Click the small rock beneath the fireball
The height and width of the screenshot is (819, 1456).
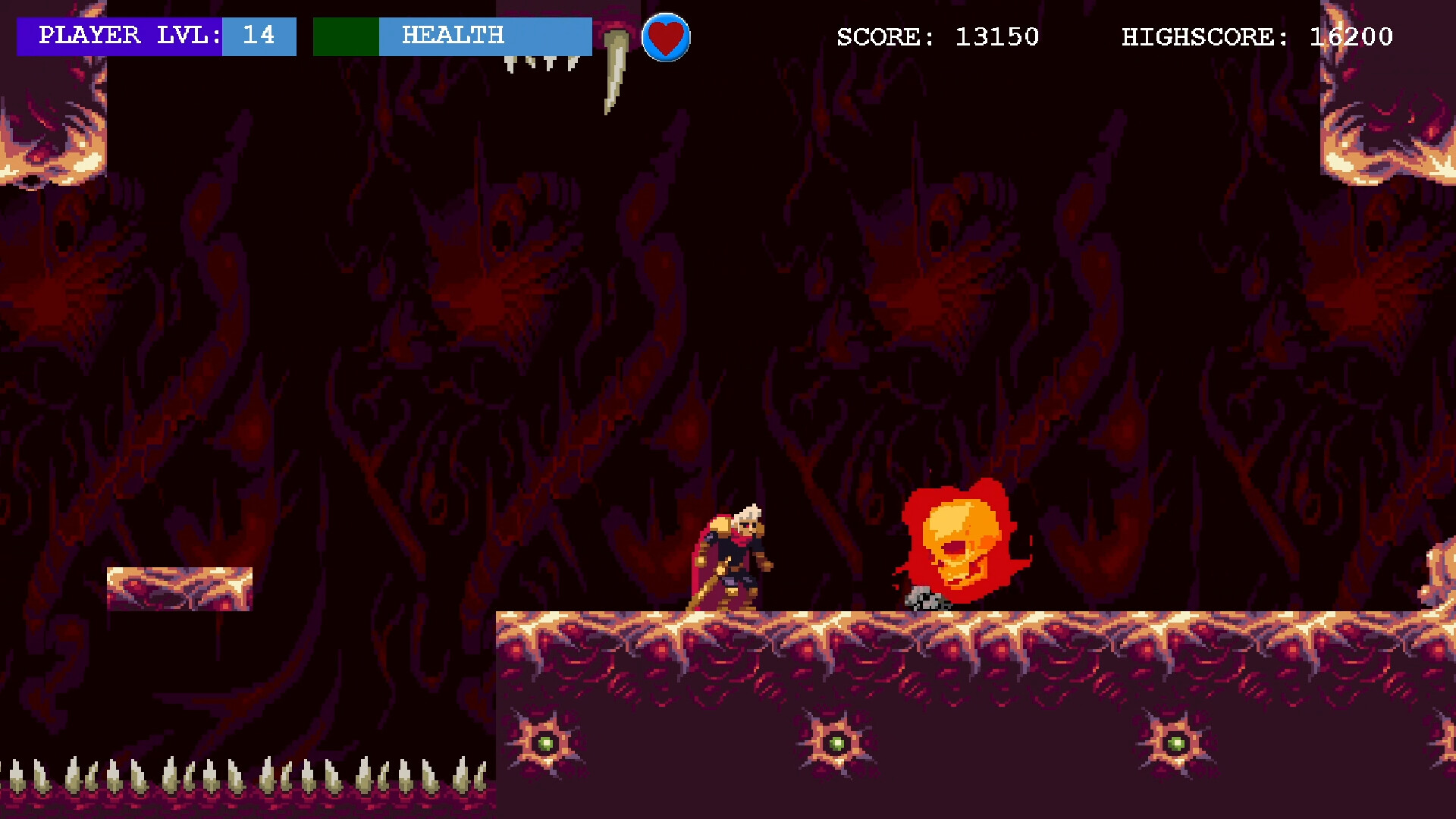[924, 599]
